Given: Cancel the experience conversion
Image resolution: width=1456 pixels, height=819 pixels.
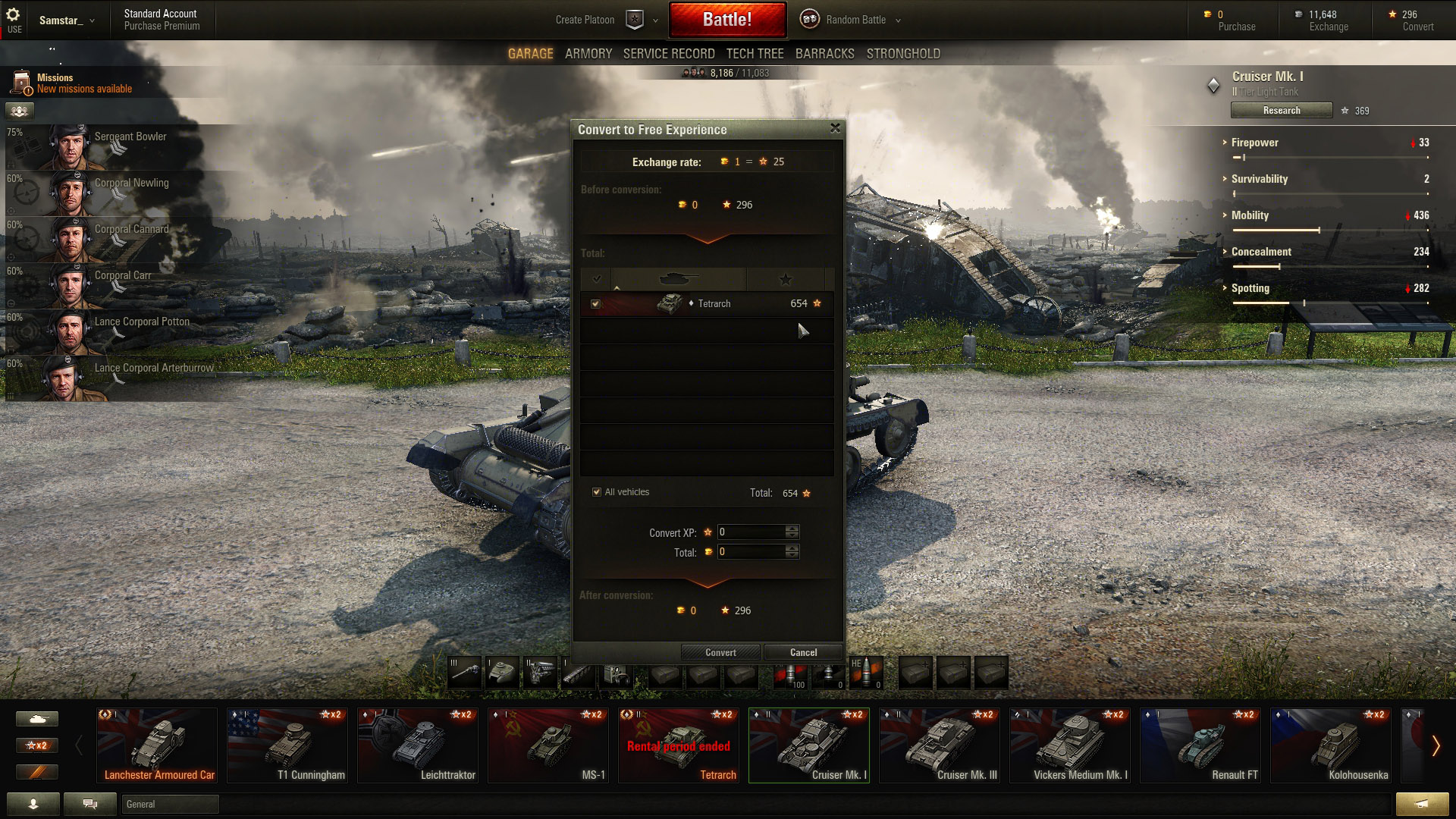Looking at the screenshot, I should 803,652.
